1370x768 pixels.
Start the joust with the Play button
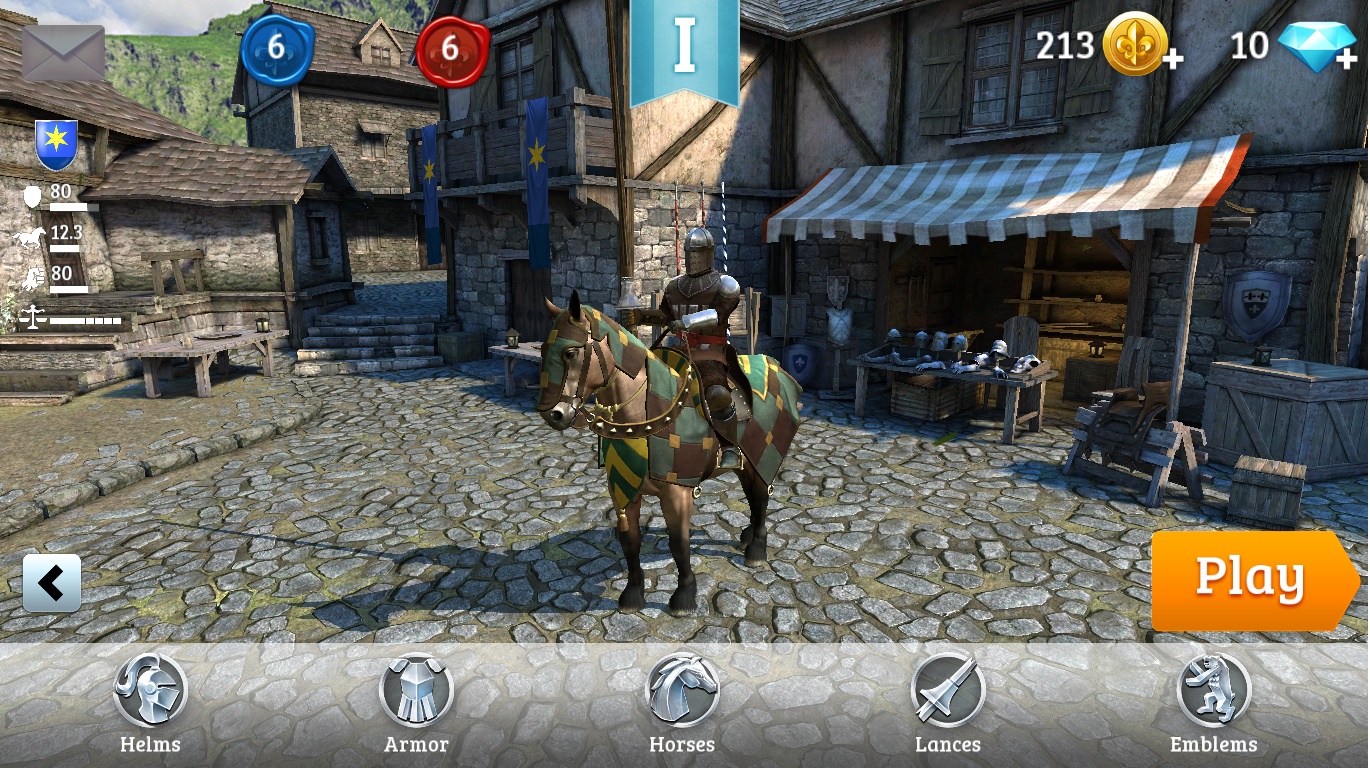1251,580
